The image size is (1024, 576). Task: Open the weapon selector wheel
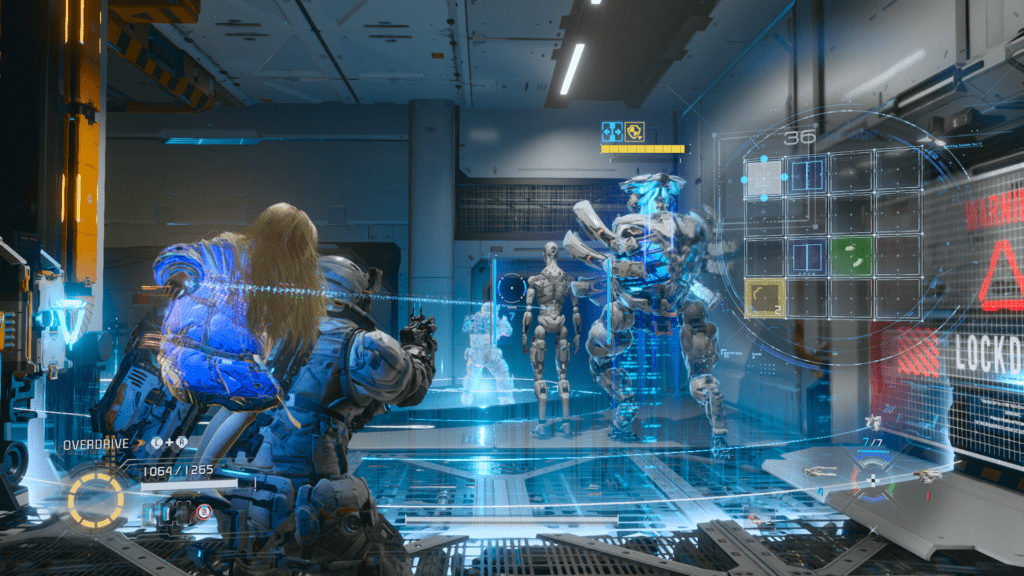pos(871,479)
